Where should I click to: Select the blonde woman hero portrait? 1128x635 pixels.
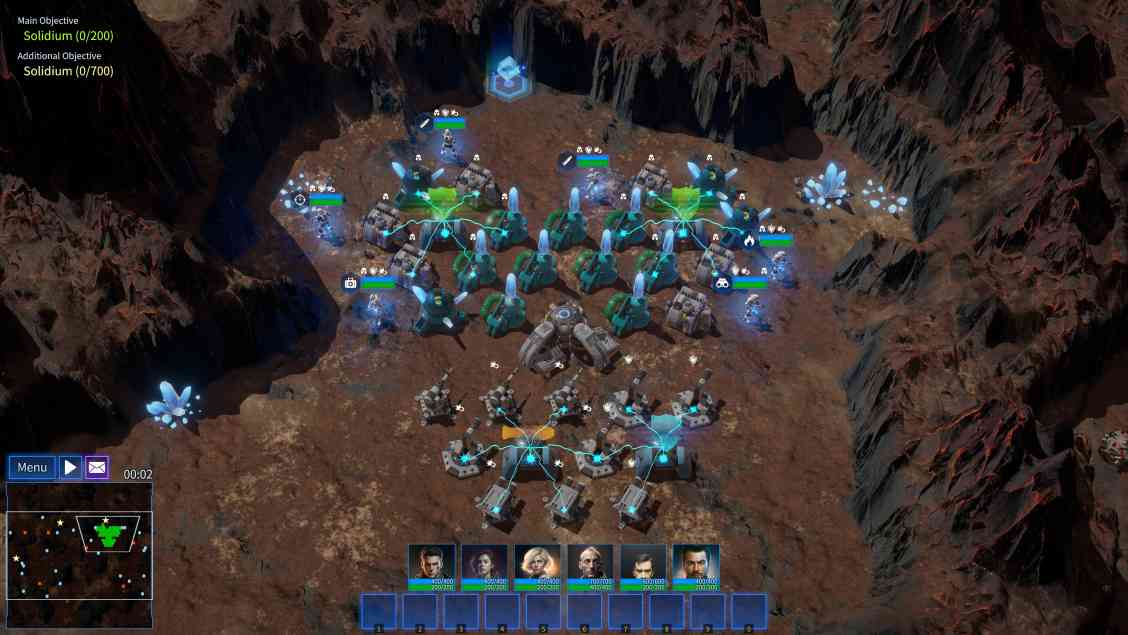click(537, 562)
